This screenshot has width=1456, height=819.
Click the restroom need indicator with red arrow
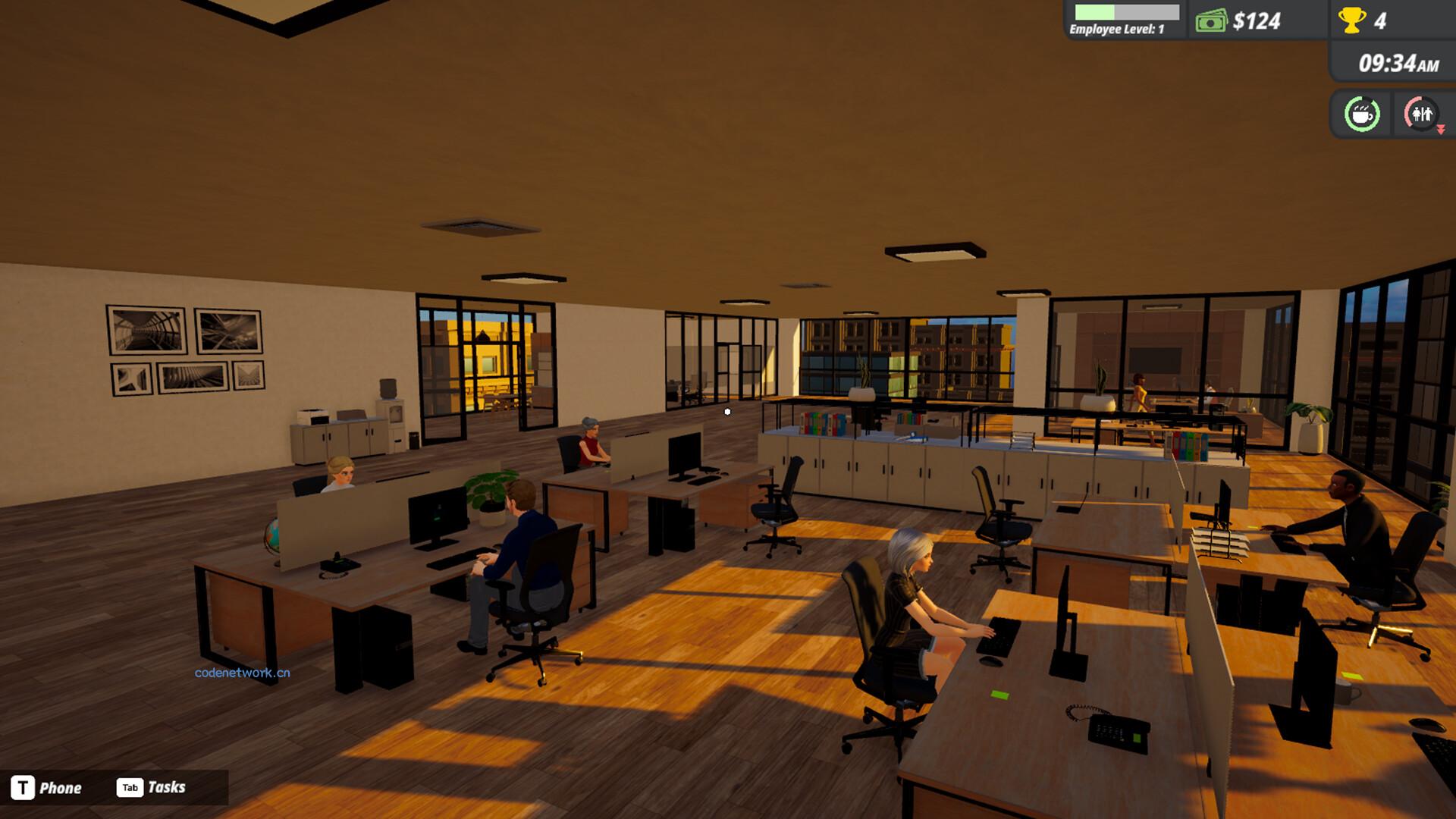(1420, 115)
